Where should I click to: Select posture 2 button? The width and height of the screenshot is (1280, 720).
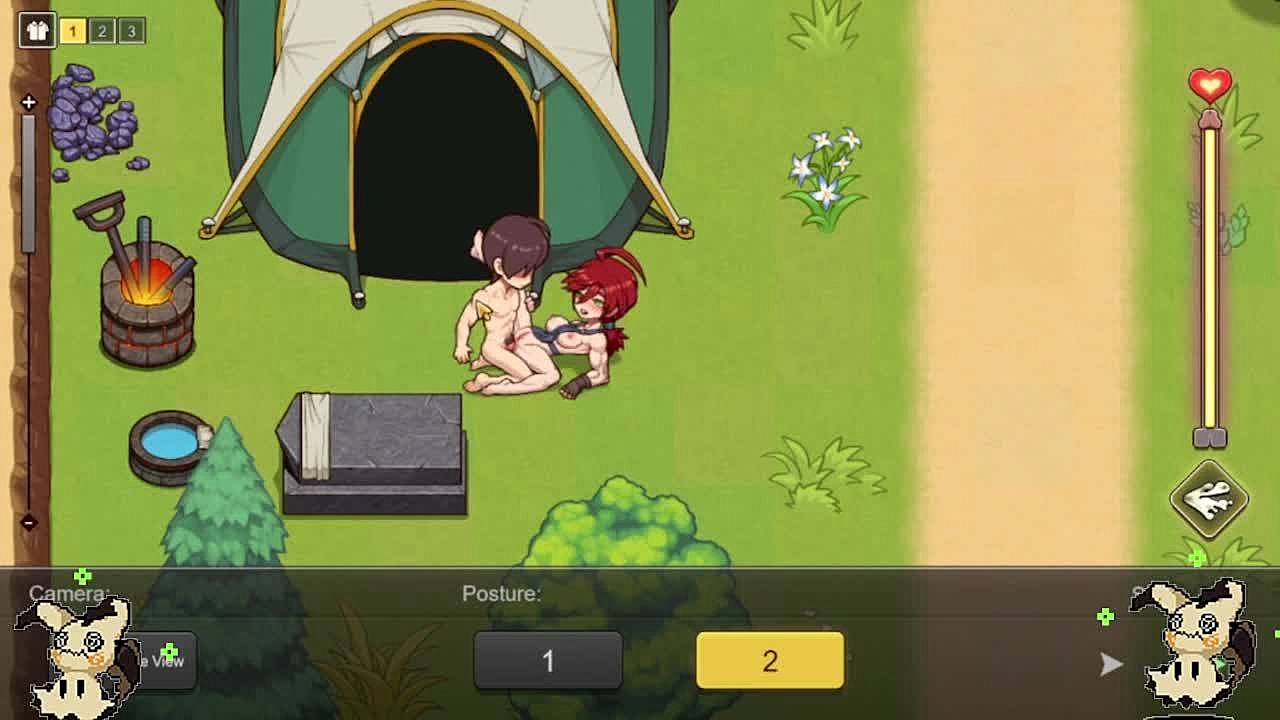[x=770, y=661]
